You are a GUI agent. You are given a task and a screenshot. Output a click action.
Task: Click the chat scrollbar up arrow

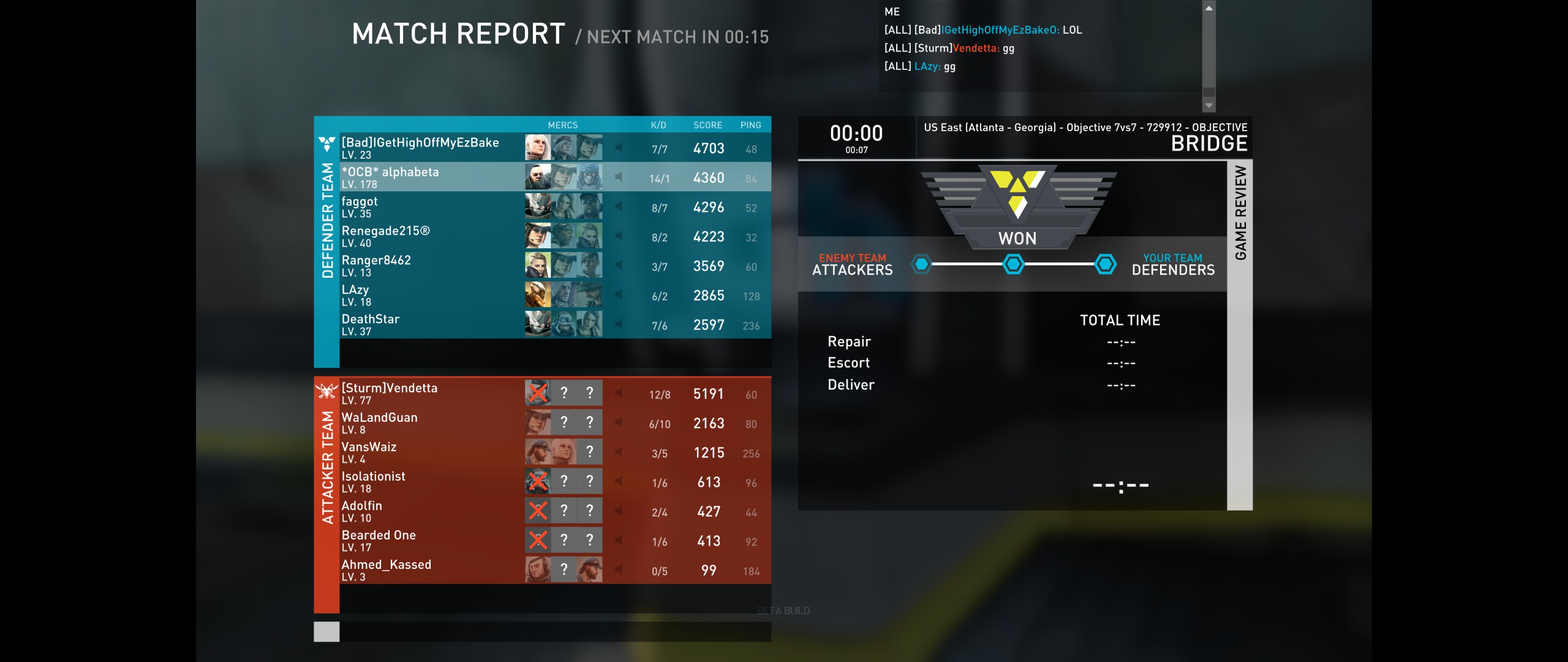[1208, 9]
